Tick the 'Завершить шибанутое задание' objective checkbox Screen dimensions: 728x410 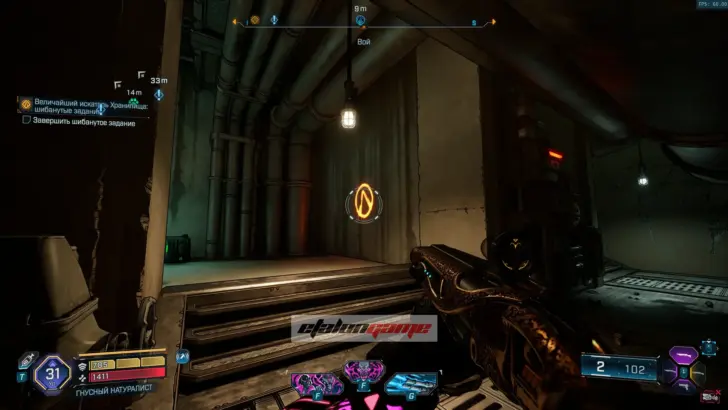pyautogui.click(x=26, y=119)
